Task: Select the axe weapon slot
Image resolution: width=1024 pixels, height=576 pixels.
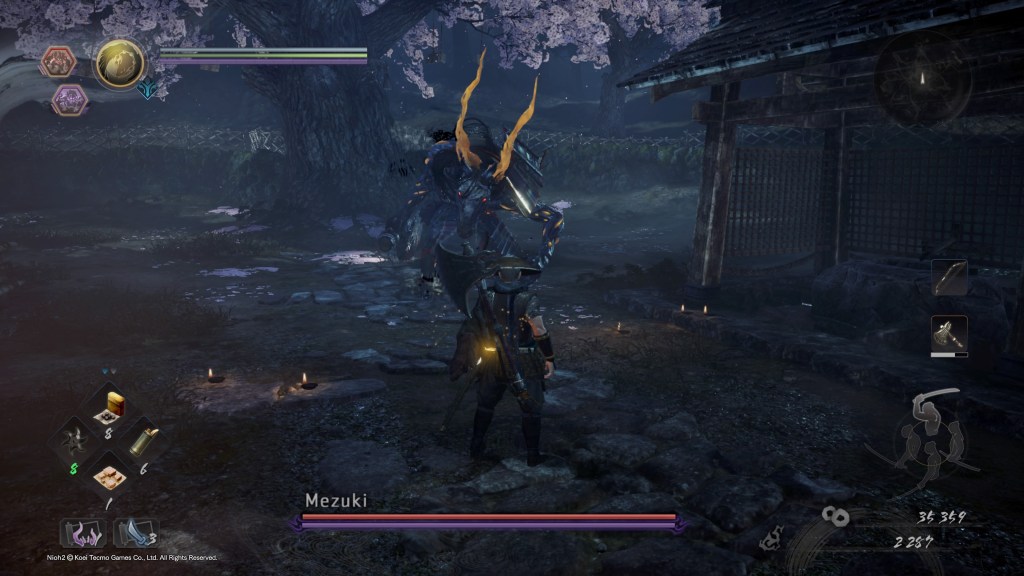Action: [949, 335]
